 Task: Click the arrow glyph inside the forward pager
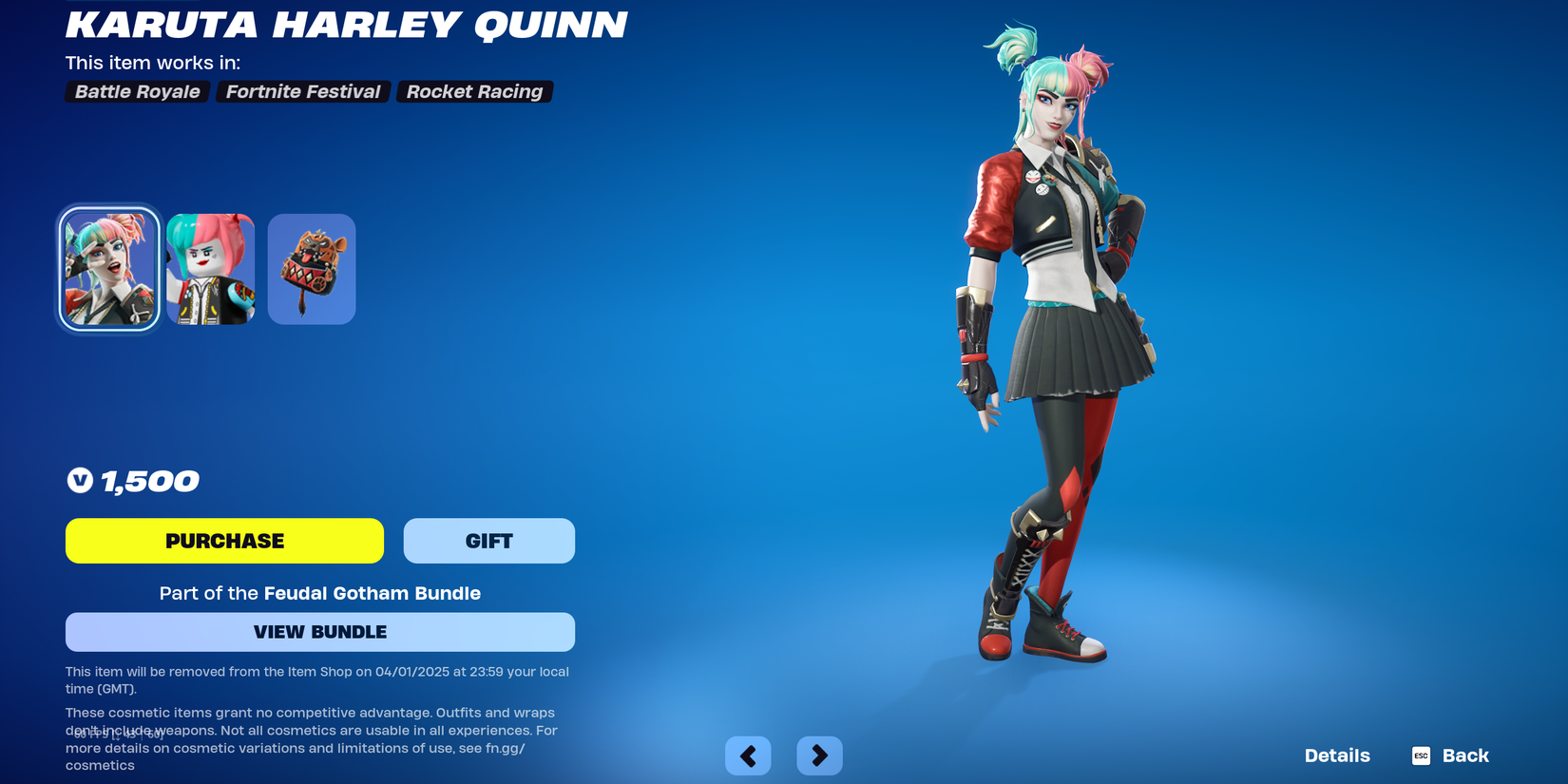pyautogui.click(x=819, y=755)
